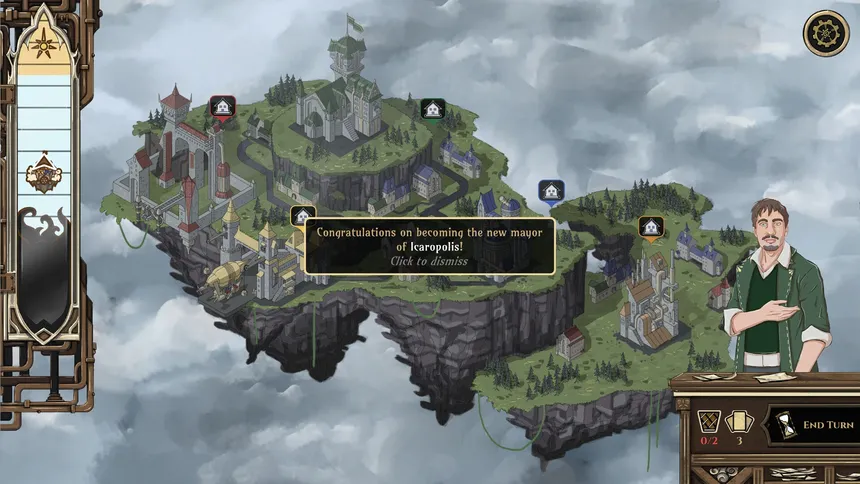
Task: Dismiss the mayor congratulations message
Action: point(431,246)
